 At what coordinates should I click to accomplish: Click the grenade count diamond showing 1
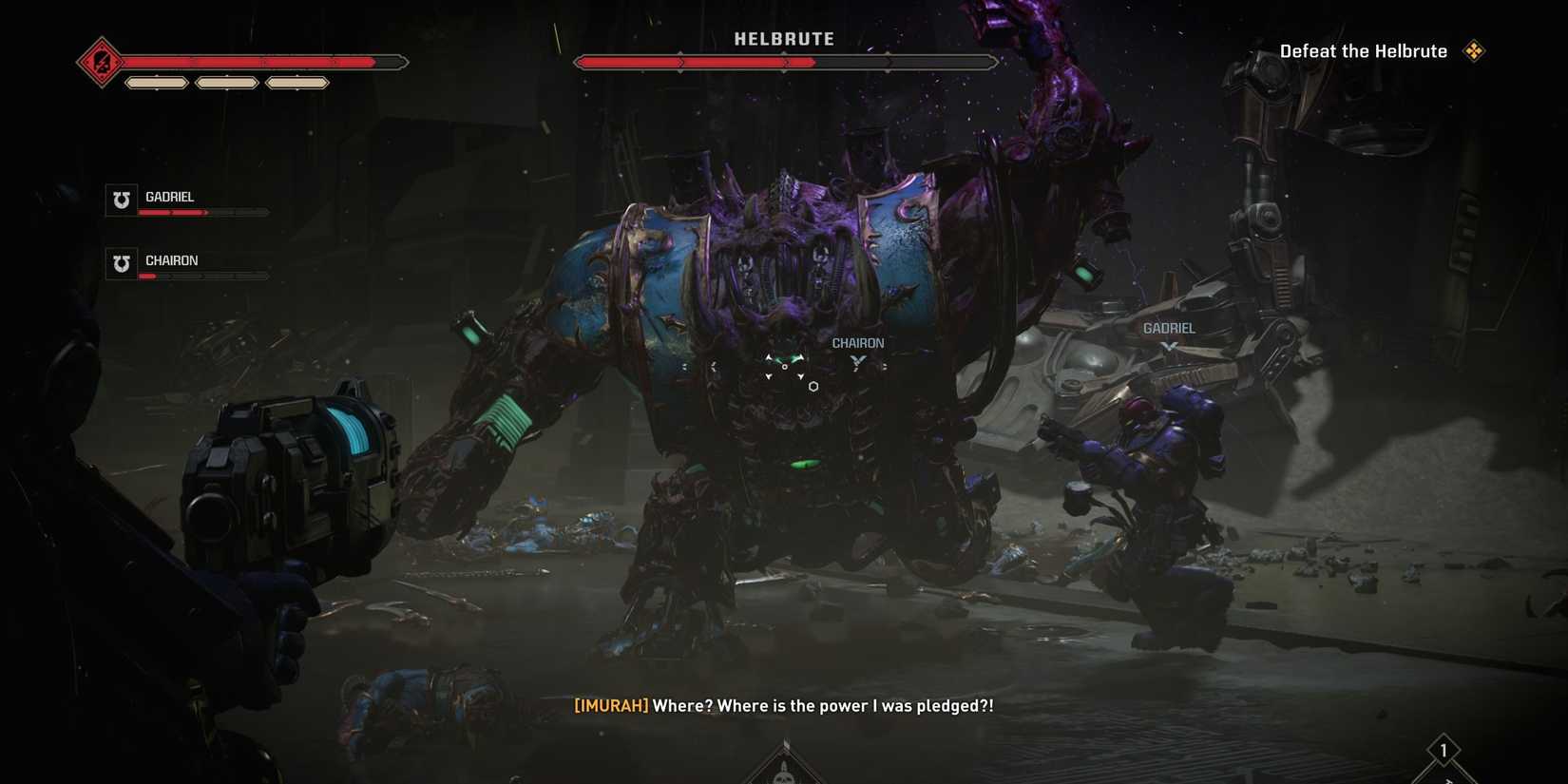[x=1444, y=751]
